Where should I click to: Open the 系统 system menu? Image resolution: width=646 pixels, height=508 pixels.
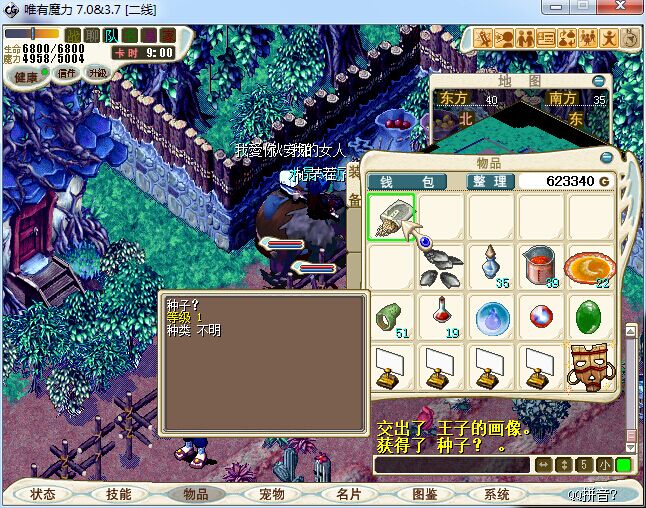coord(497,494)
